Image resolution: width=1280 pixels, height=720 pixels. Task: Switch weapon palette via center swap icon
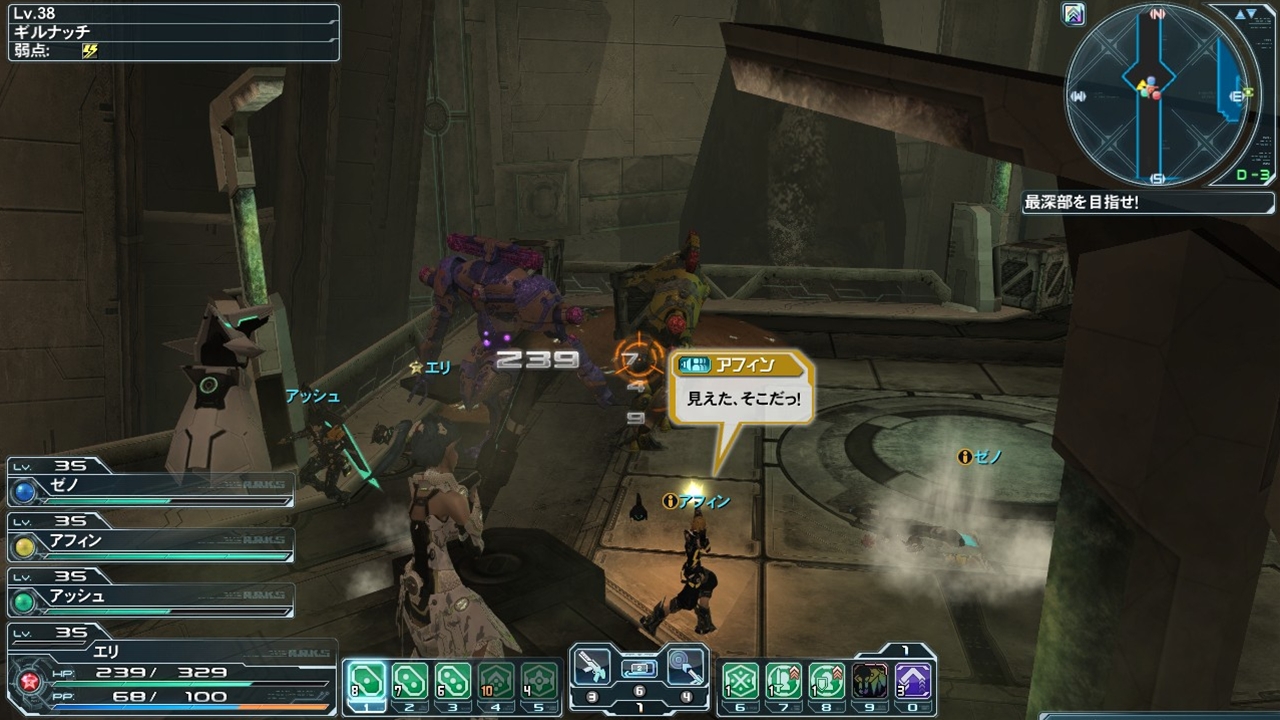(639, 667)
